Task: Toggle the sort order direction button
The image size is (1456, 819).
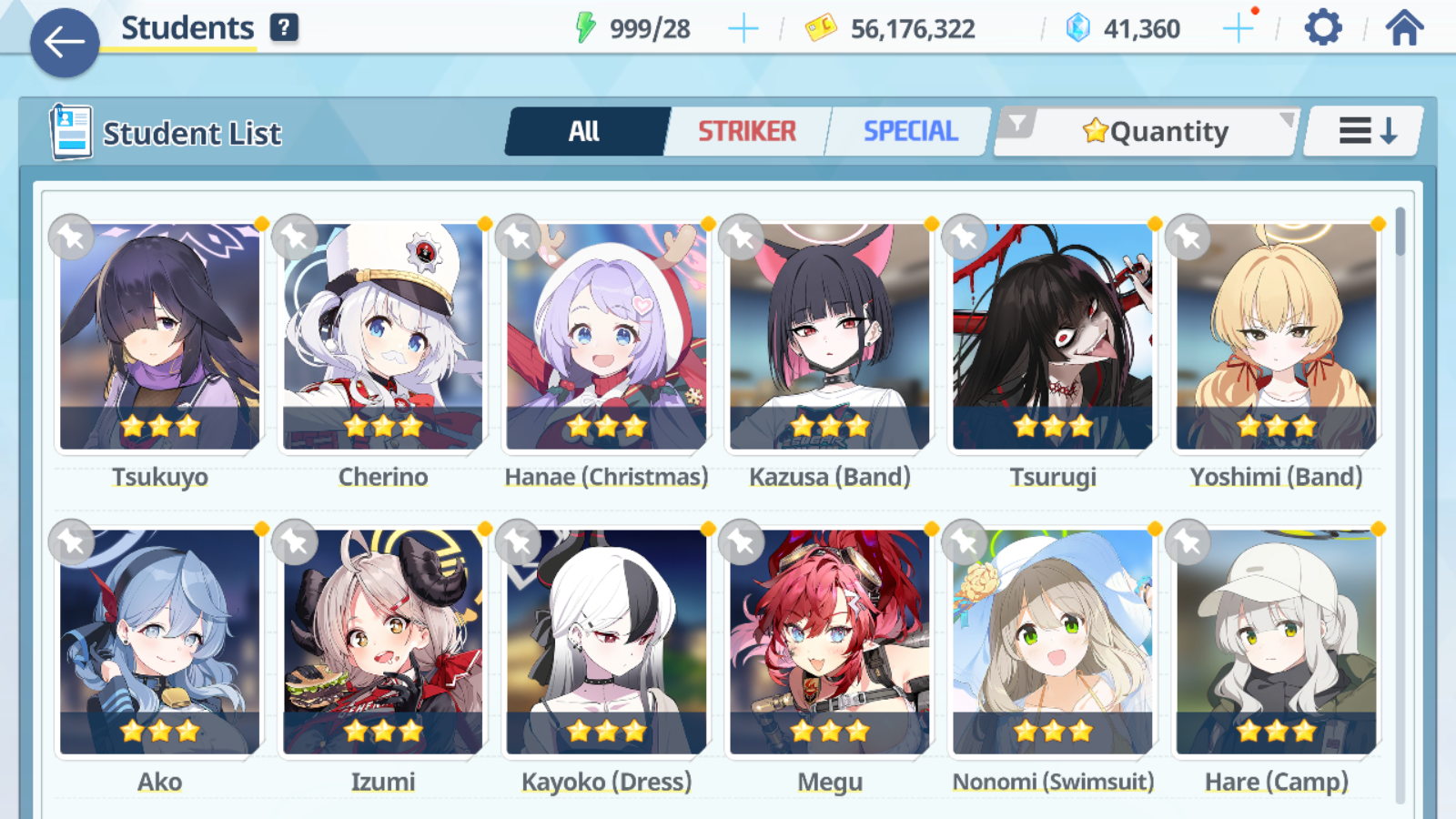Action: 1365,132
